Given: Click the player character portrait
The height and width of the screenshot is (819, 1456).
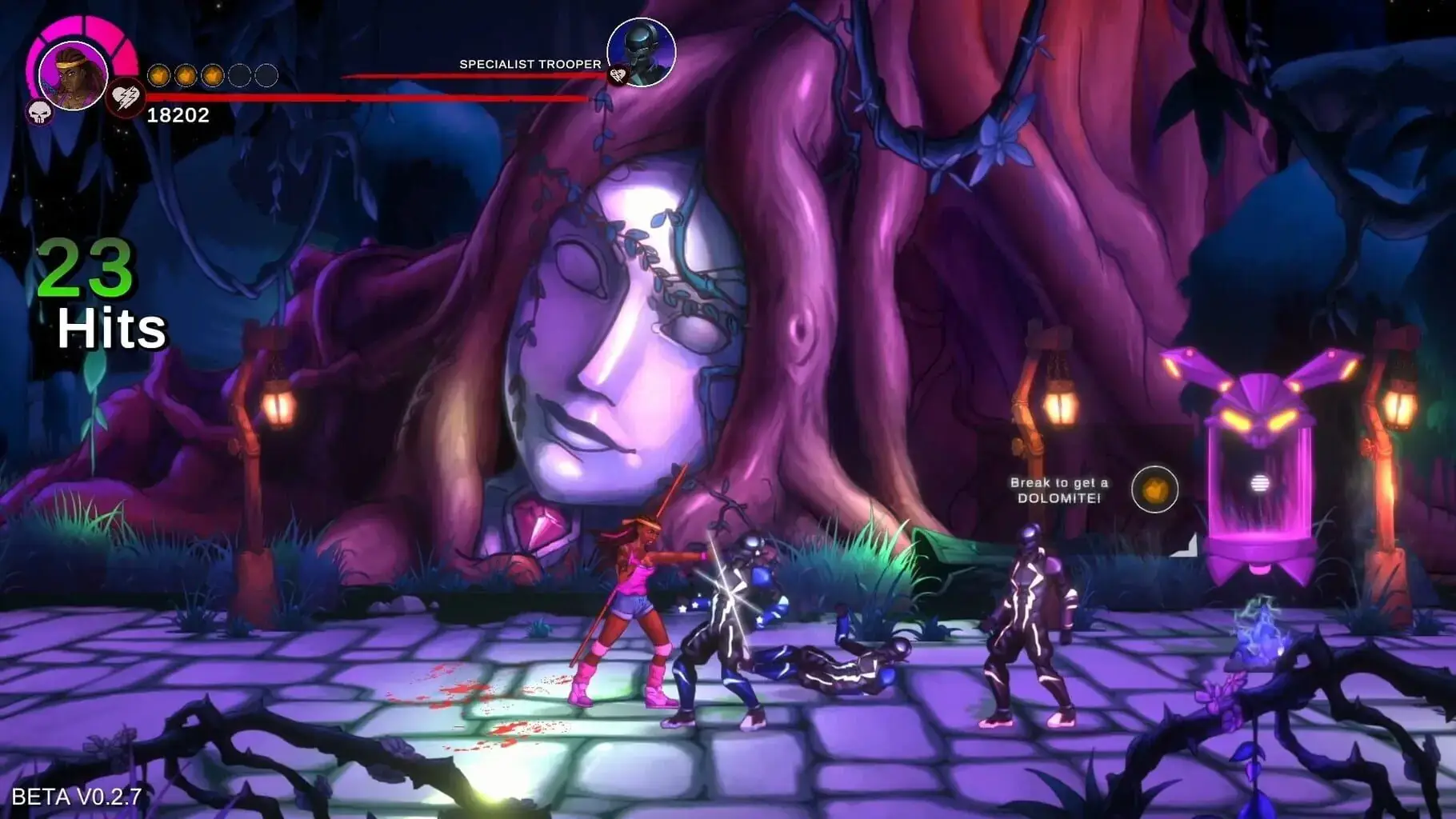Looking at the screenshot, I should [73, 75].
